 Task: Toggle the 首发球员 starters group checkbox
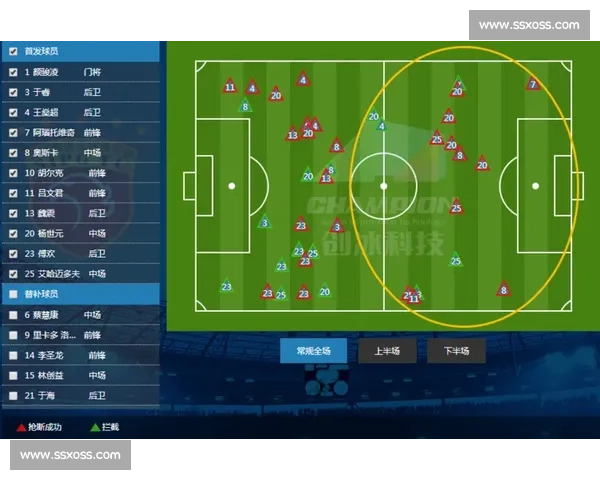12,52
